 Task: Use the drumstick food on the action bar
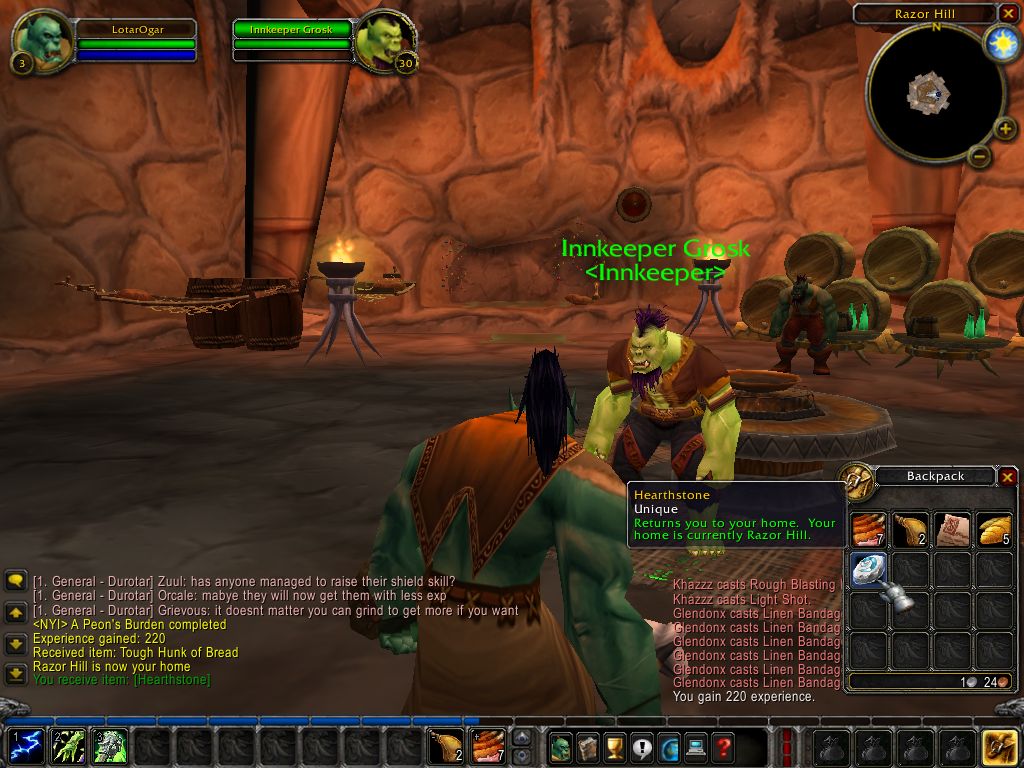tap(446, 747)
